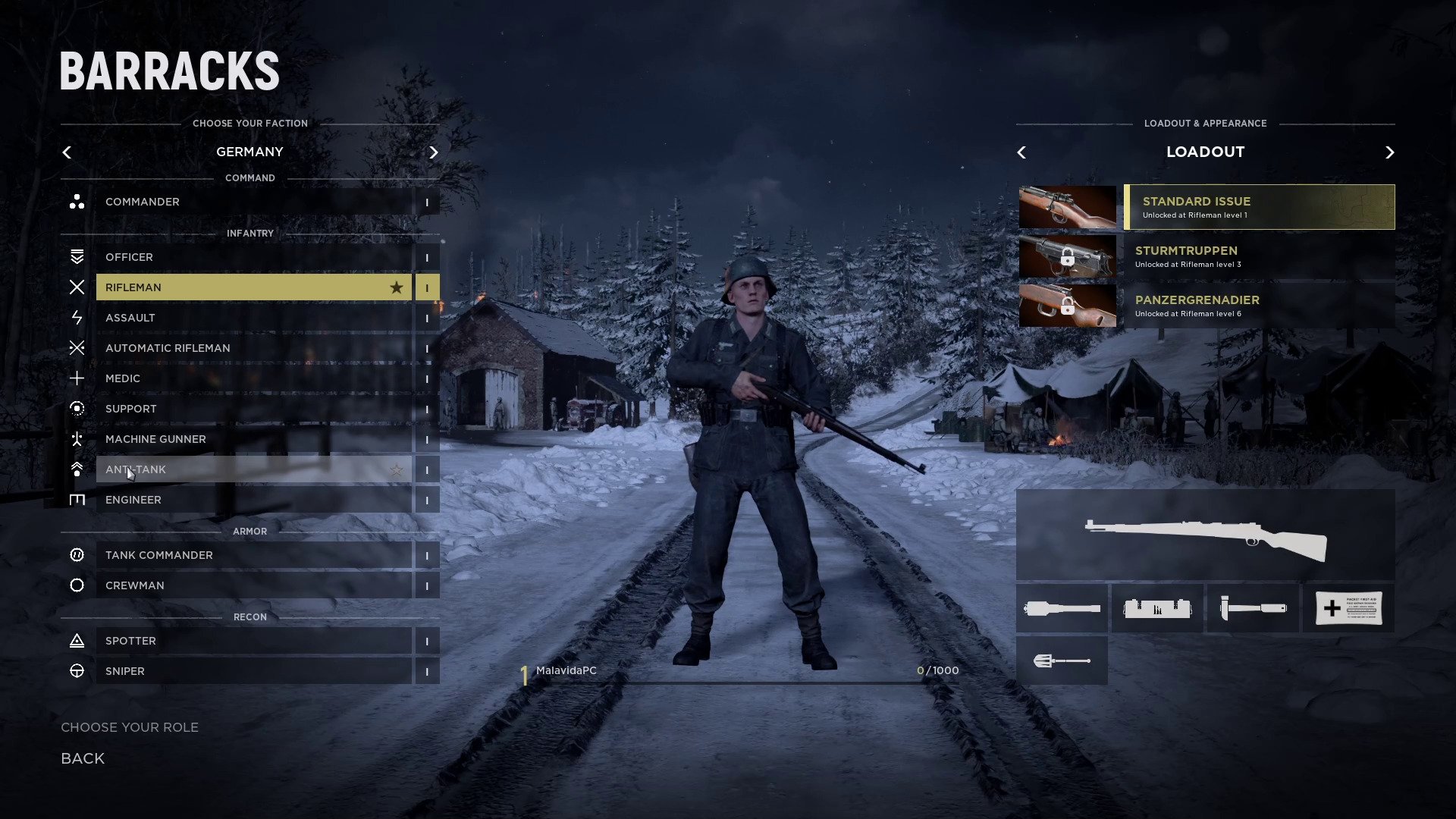The width and height of the screenshot is (1456, 819).
Task: Switch to previous faction before Germany
Action: pyautogui.click(x=67, y=152)
